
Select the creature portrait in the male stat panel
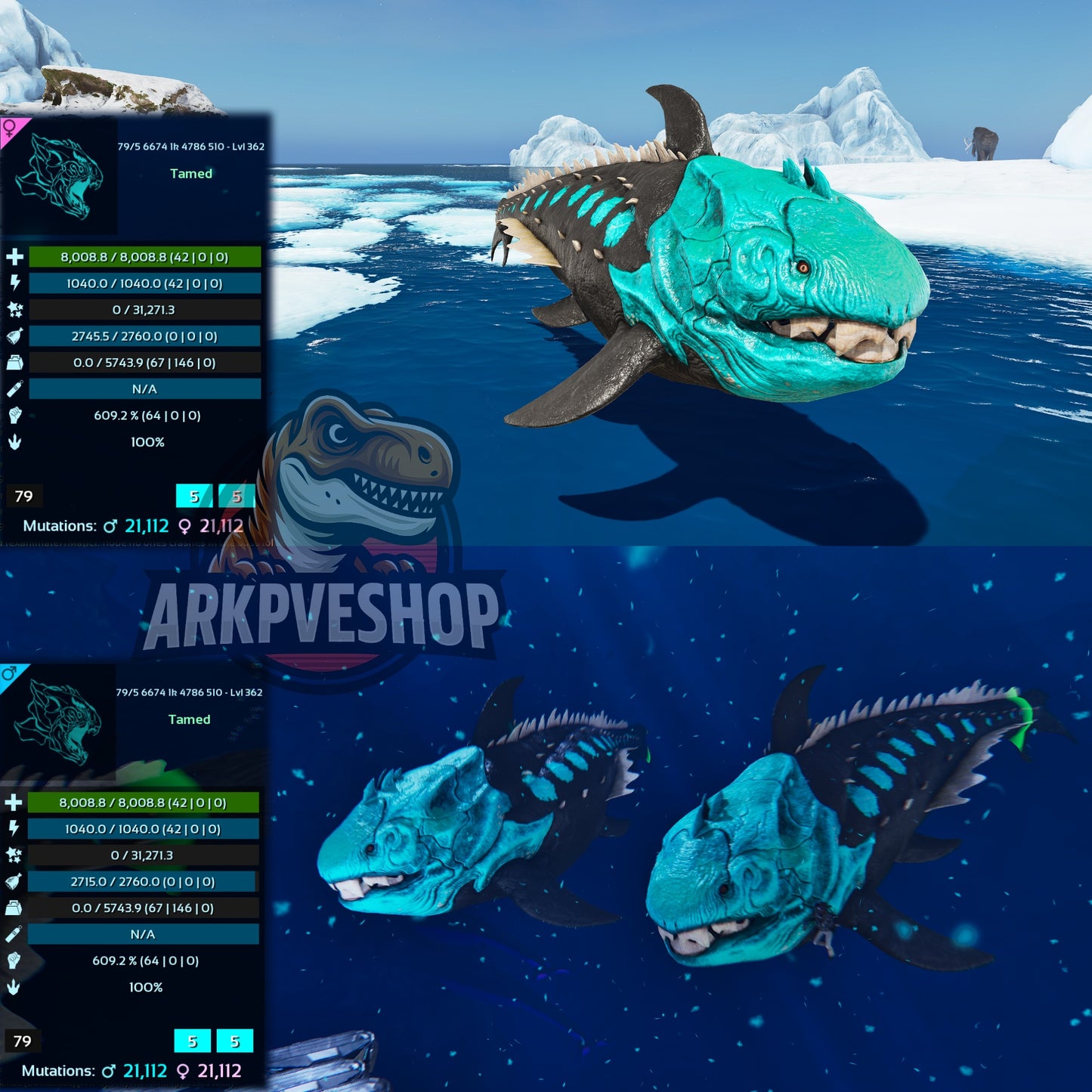click(58, 722)
